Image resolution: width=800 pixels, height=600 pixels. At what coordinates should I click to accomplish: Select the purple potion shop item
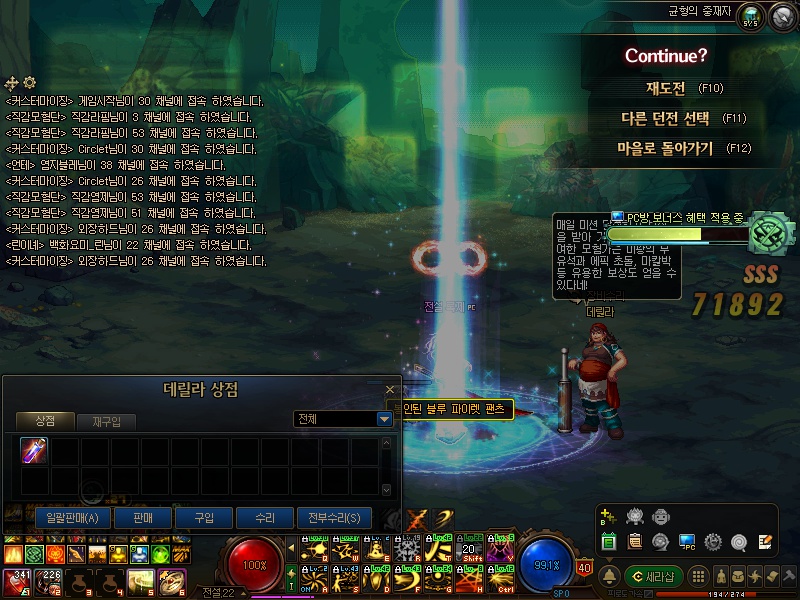[35, 451]
